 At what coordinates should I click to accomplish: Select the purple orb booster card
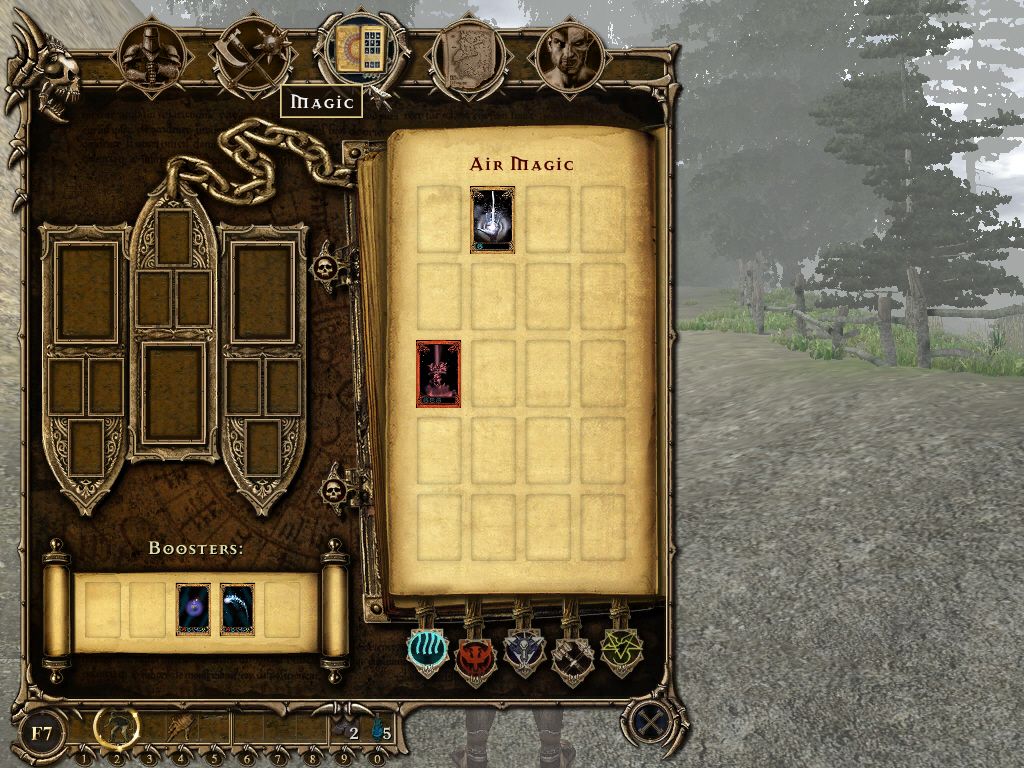click(193, 610)
